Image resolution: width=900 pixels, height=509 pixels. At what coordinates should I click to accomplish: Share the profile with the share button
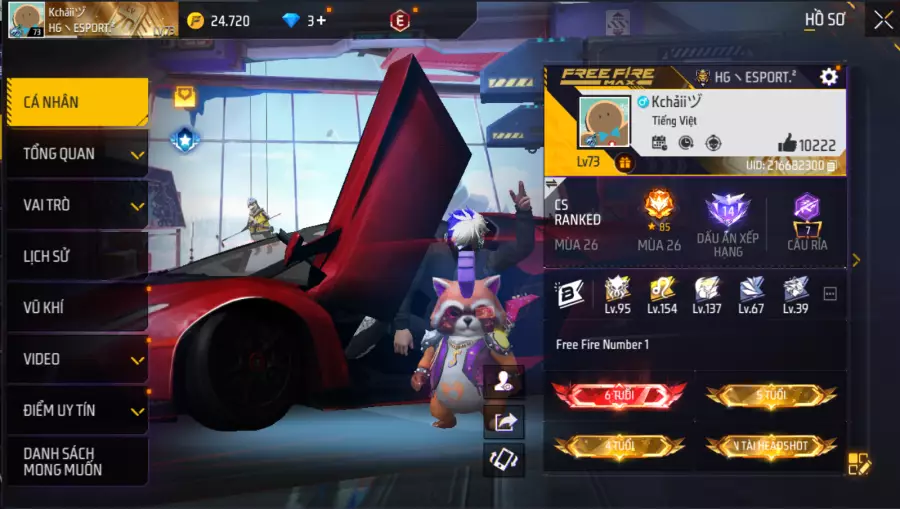tap(504, 421)
